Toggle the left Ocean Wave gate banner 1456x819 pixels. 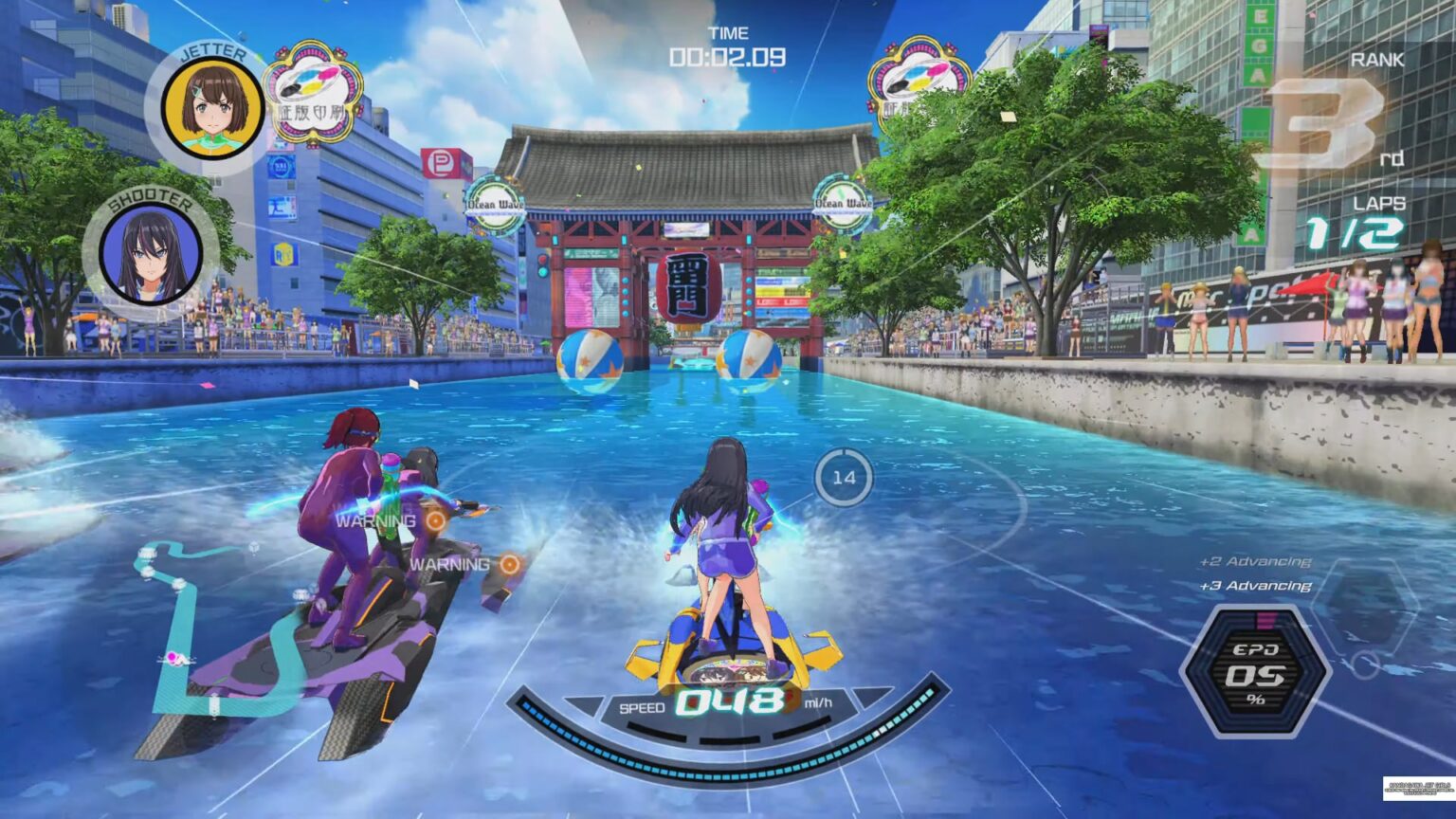[496, 202]
